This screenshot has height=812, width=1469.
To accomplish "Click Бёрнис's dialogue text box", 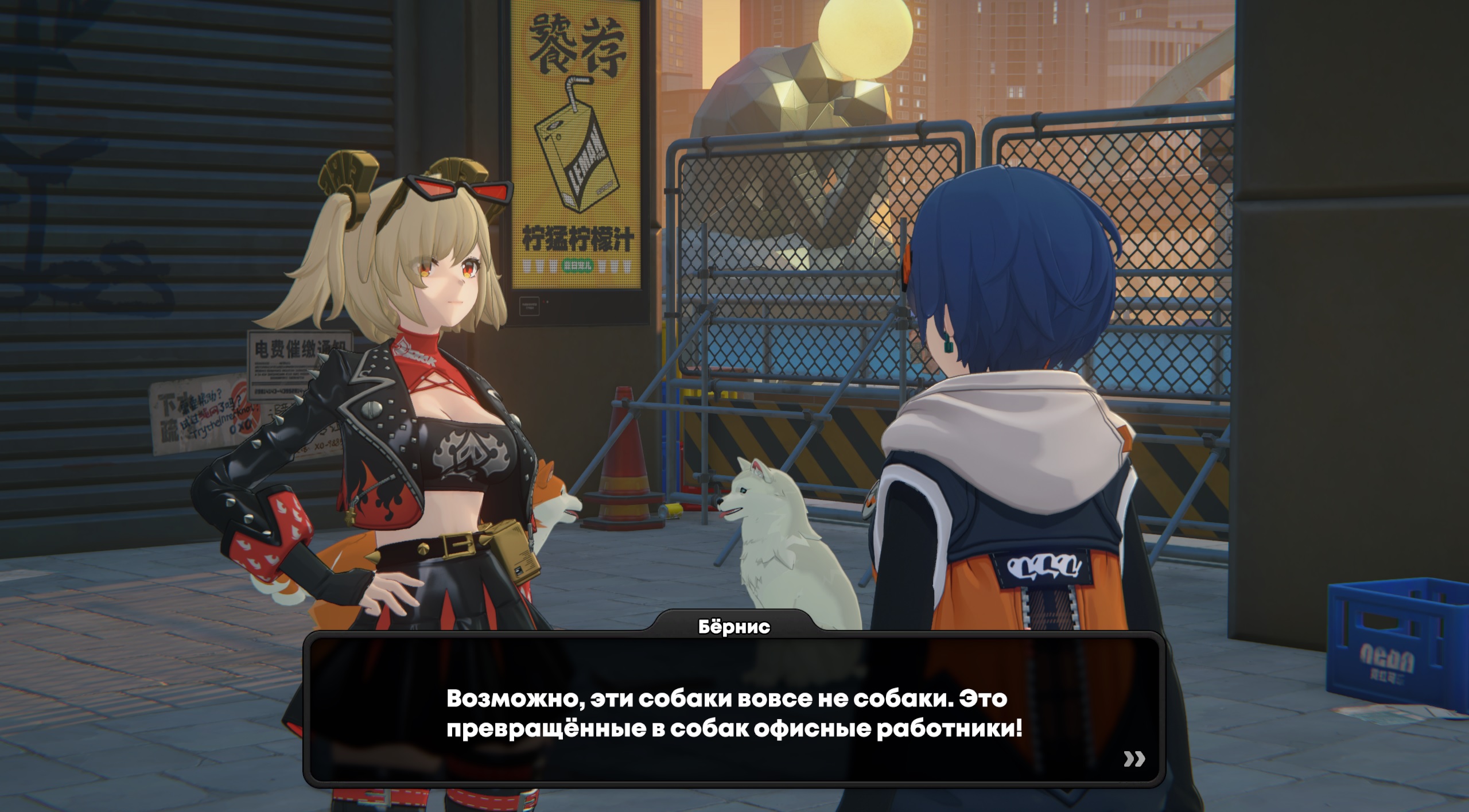I will [x=734, y=713].
